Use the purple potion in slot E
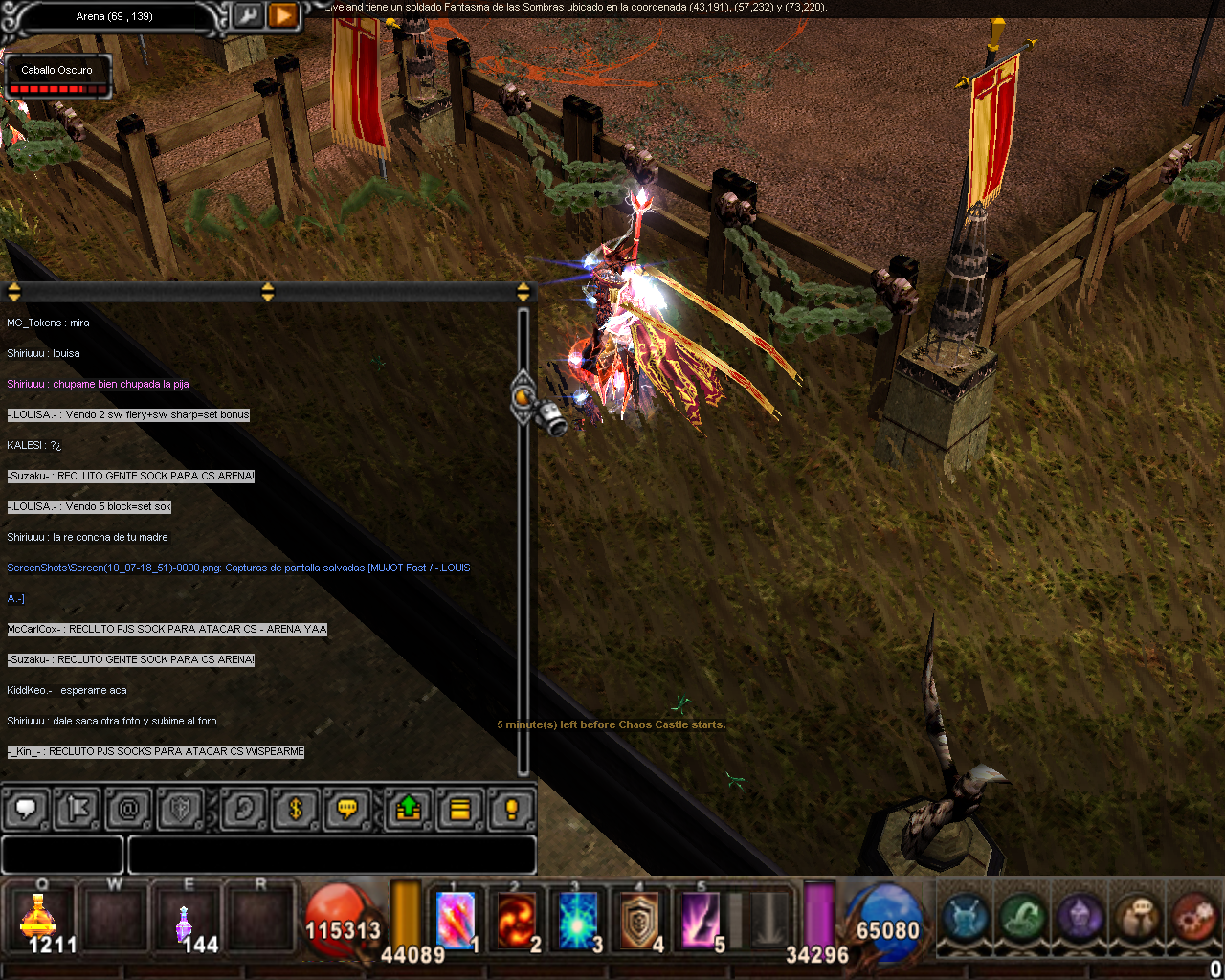This screenshot has width=1225, height=980. click(185, 923)
